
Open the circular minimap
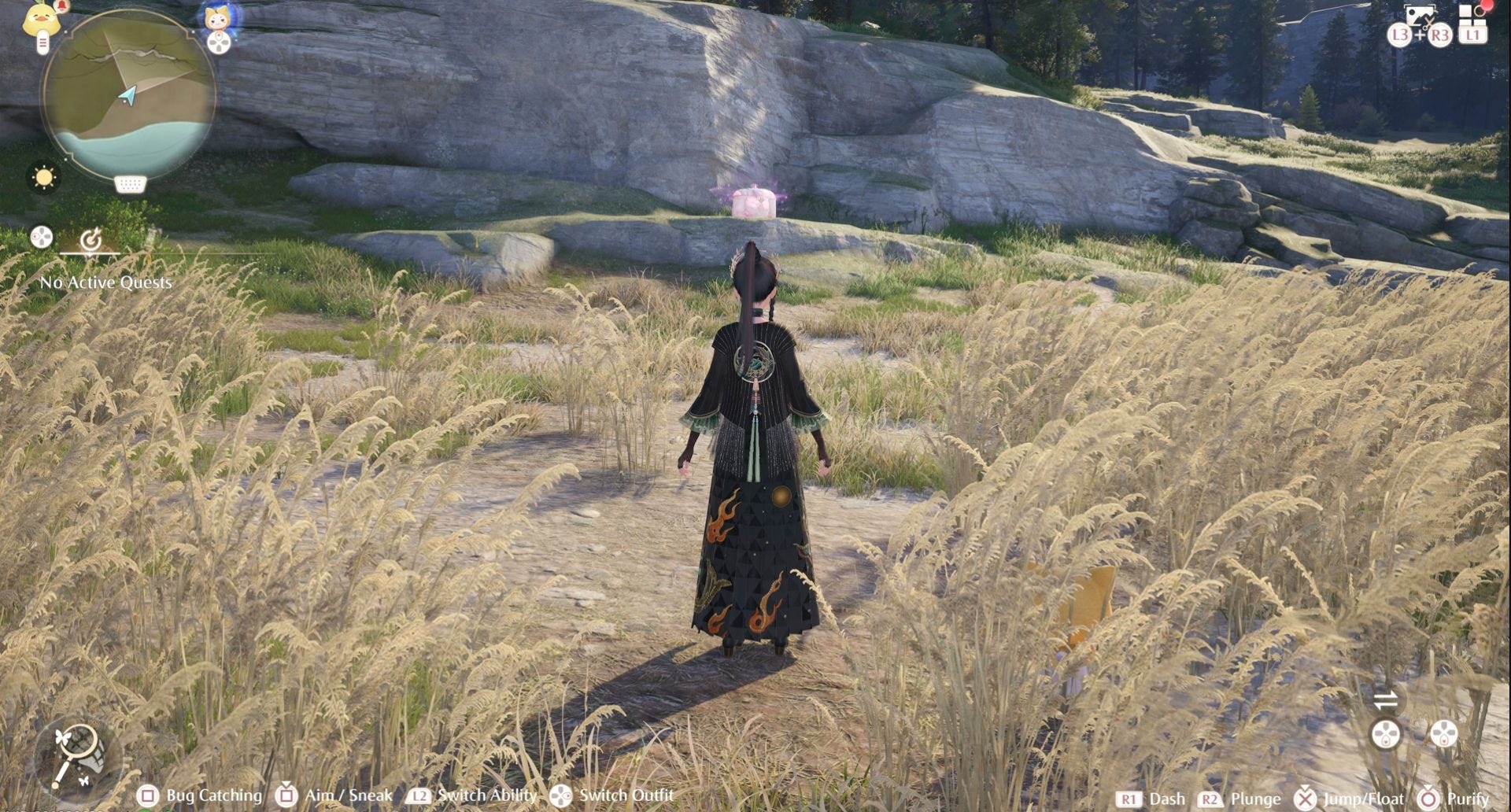(x=128, y=93)
